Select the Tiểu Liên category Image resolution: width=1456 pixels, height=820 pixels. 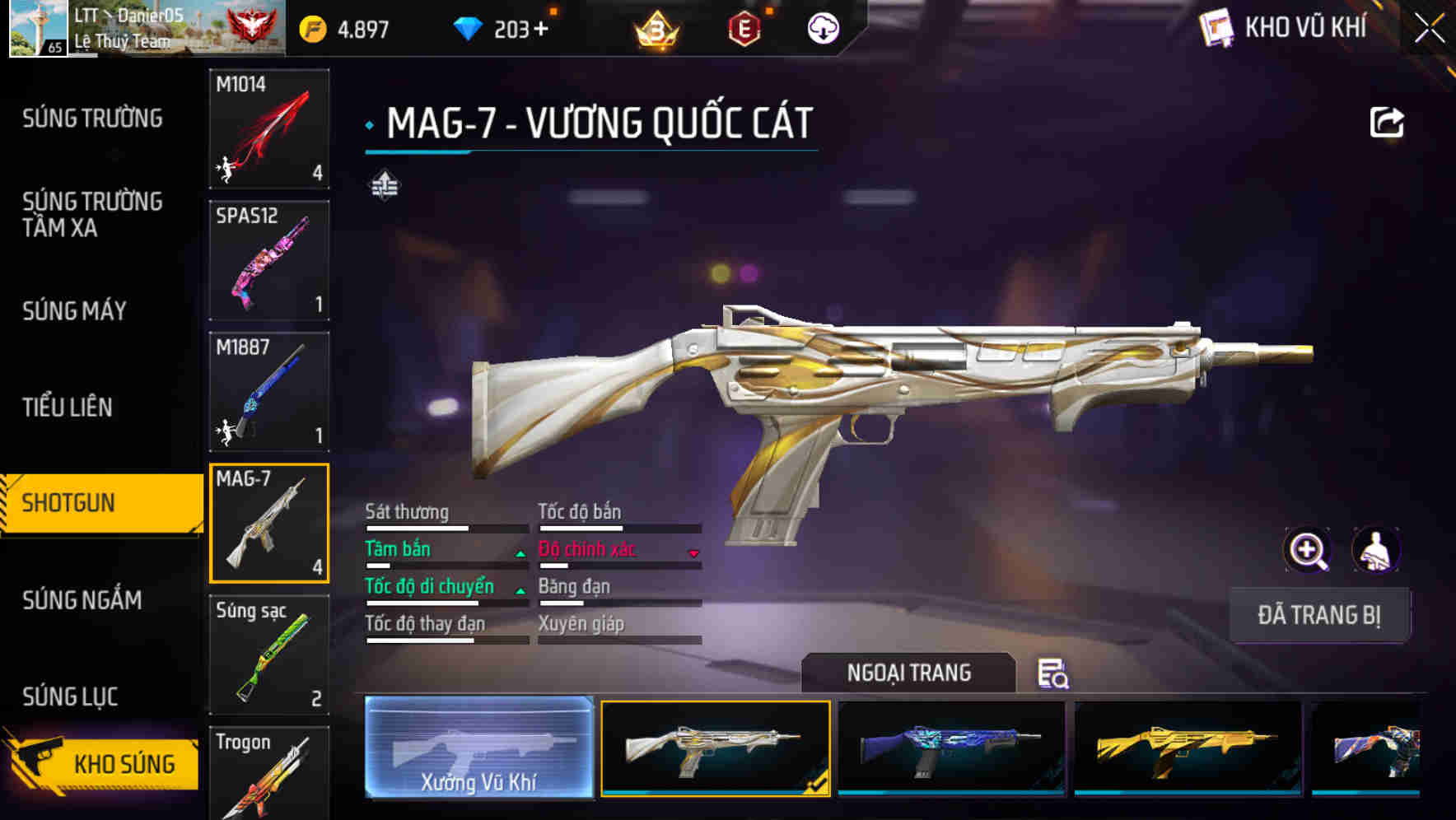(68, 407)
